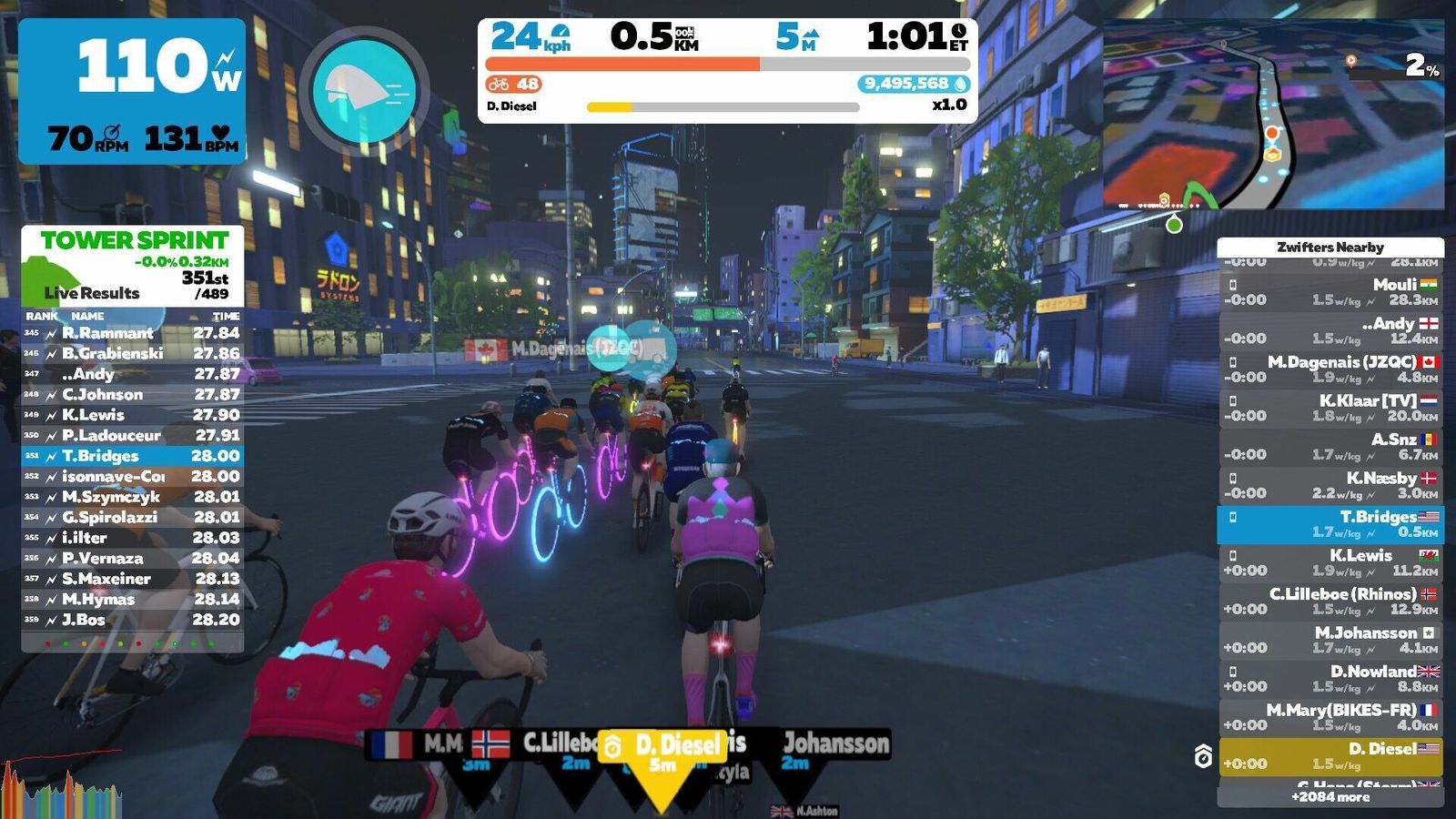Select M.Mary (BIKES-FR) rider entry

(x=1330, y=717)
